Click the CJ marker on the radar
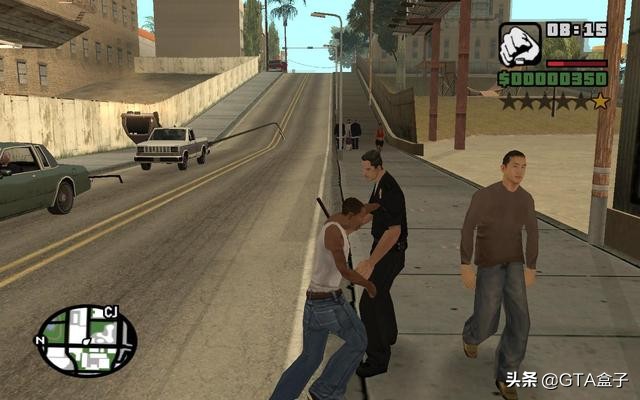 (111, 313)
